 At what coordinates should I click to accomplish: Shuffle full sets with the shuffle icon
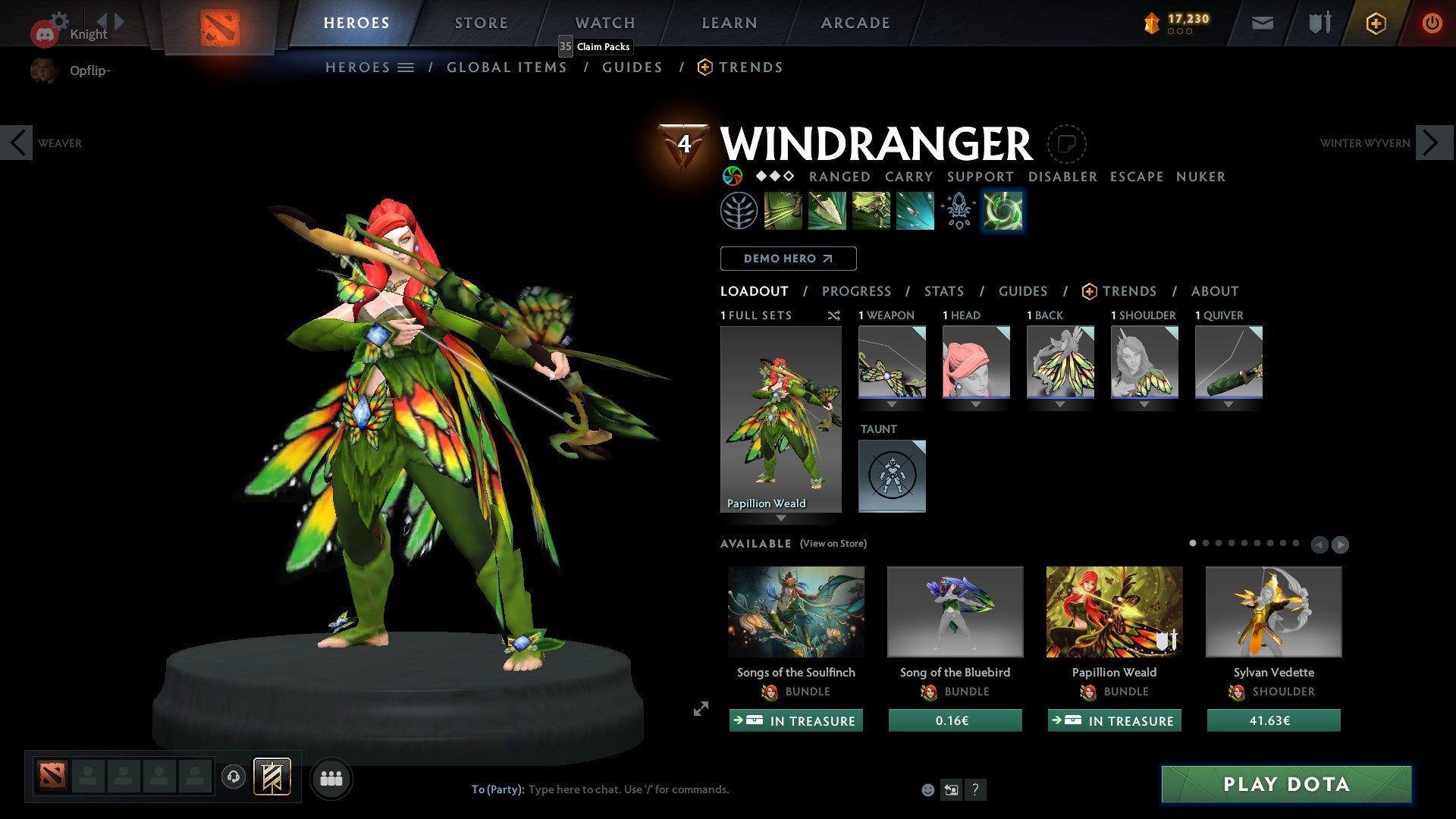(x=834, y=315)
